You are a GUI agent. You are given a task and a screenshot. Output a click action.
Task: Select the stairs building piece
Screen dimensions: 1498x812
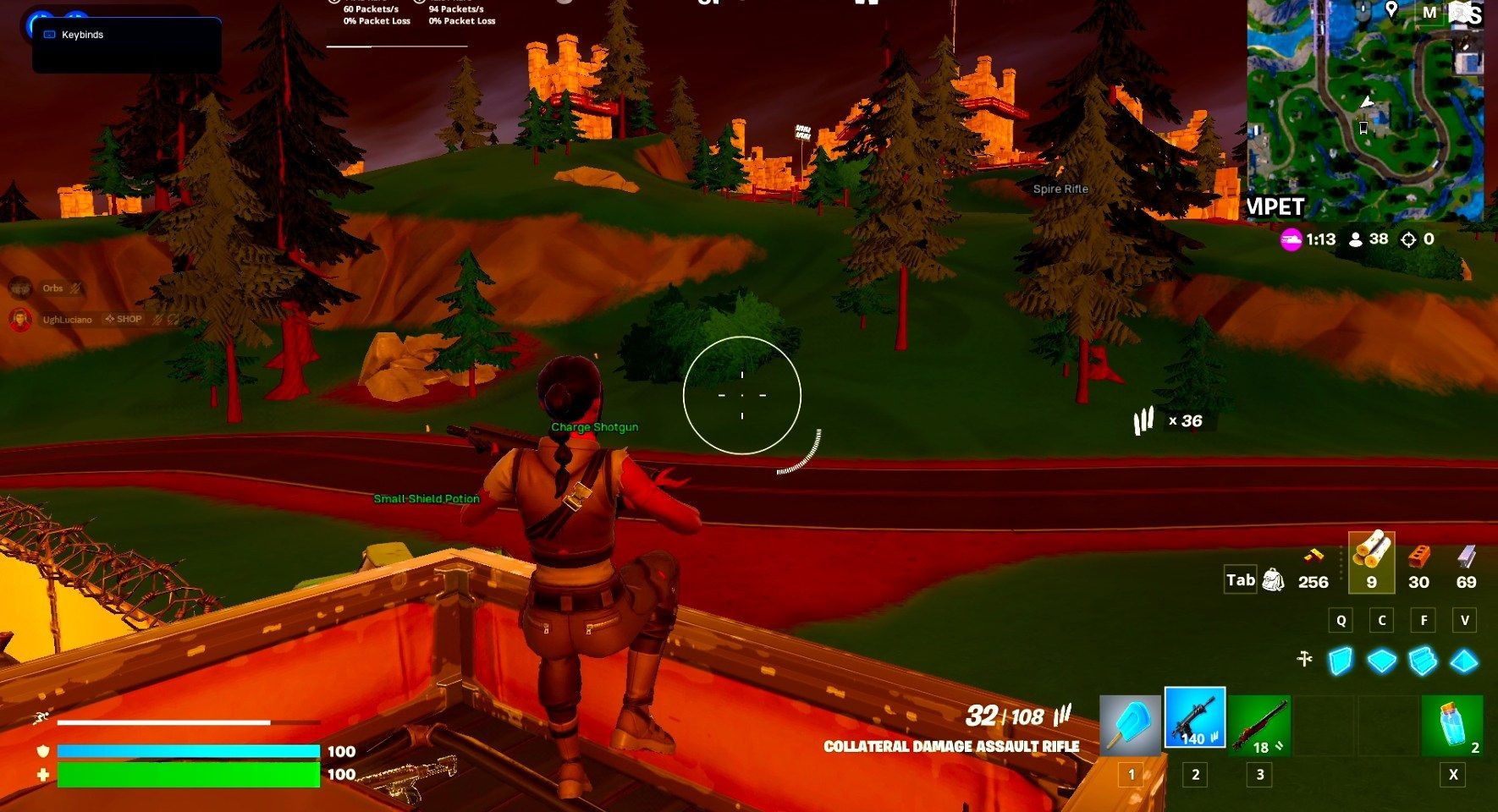pyautogui.click(x=1423, y=661)
